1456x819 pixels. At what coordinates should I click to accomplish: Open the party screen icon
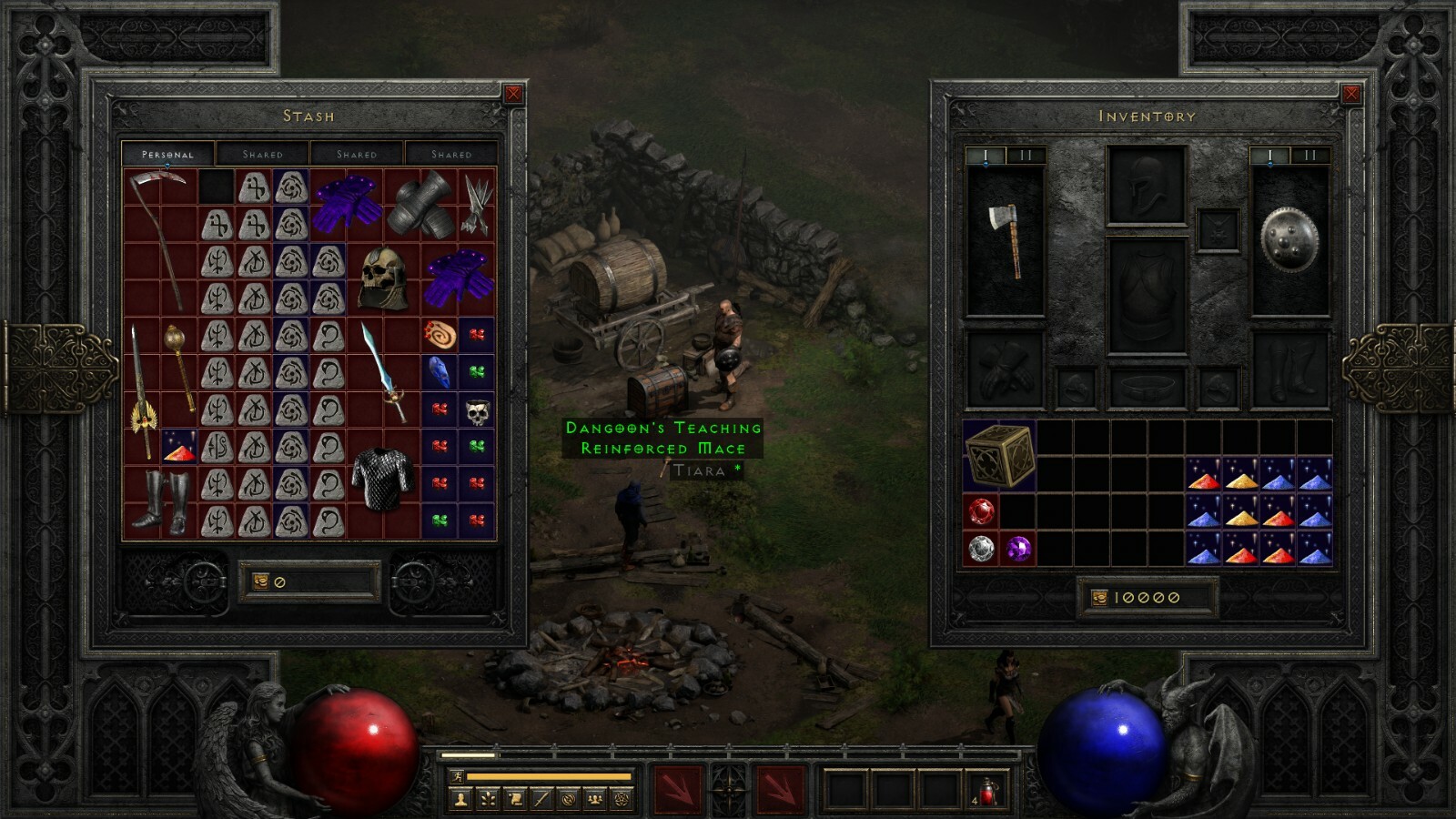click(595, 799)
